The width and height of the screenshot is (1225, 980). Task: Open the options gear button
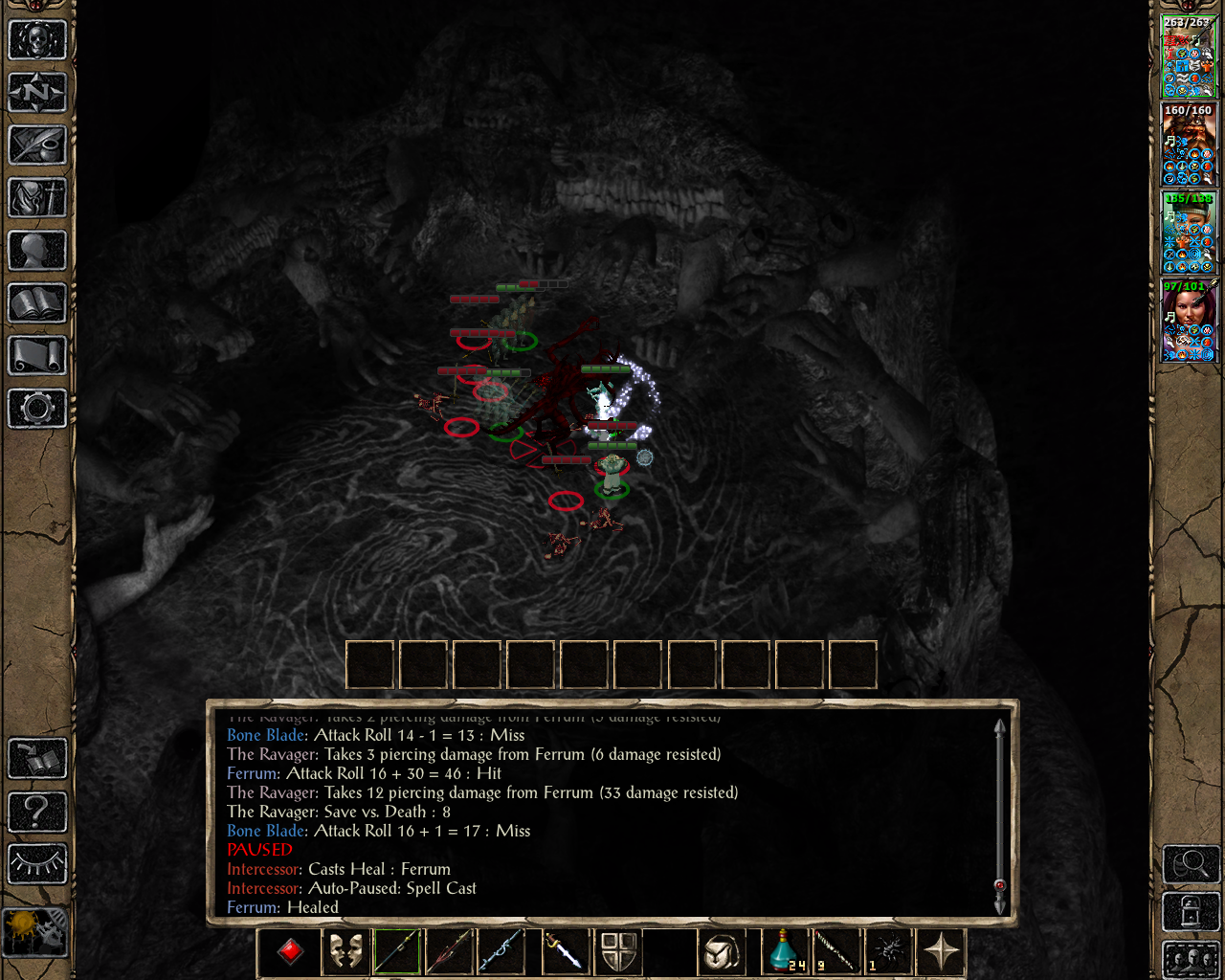point(37,409)
